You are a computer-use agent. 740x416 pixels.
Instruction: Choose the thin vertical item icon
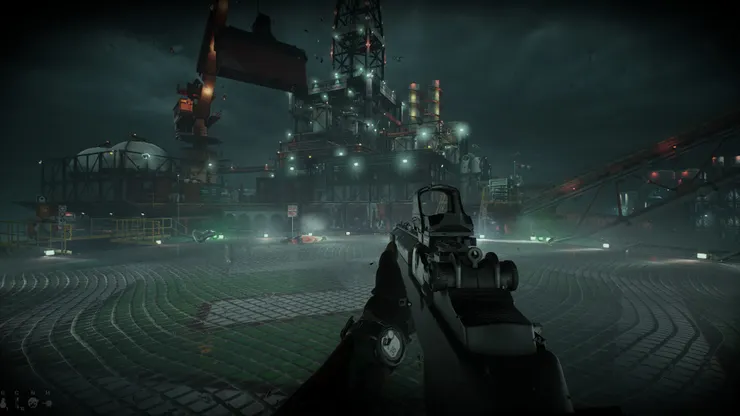17,403
